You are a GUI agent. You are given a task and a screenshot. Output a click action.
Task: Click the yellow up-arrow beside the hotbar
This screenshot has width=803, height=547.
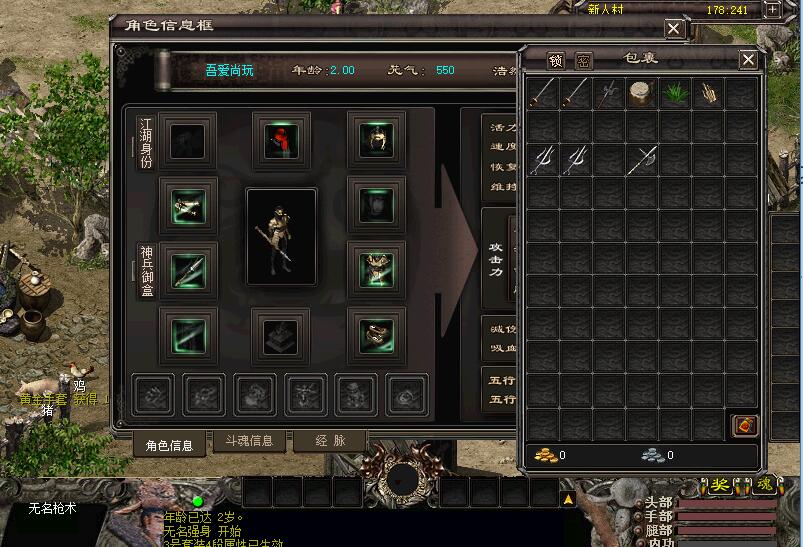coord(568,497)
